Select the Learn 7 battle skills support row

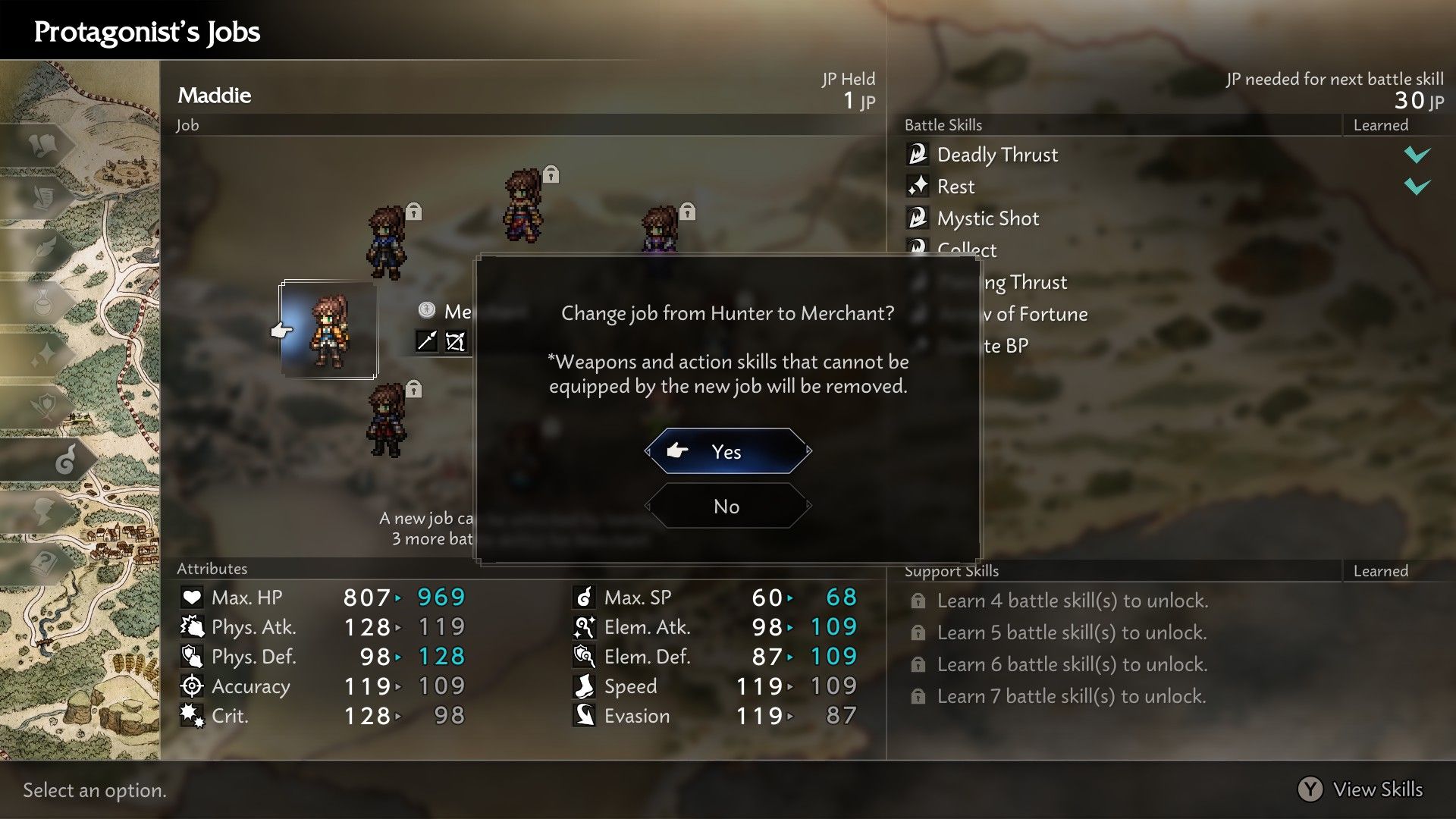point(1071,696)
